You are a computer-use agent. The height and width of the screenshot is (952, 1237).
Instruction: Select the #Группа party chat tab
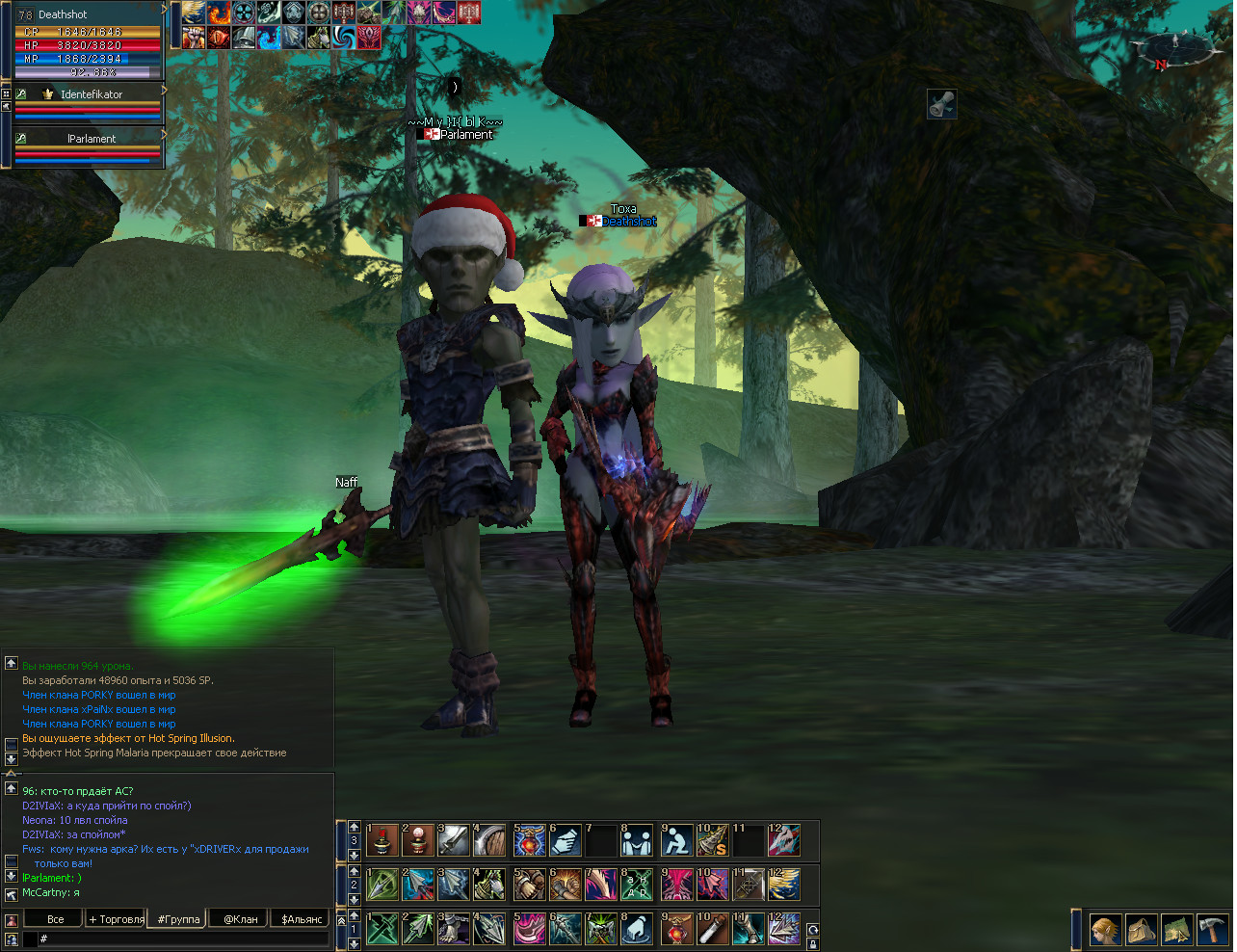tap(178, 919)
